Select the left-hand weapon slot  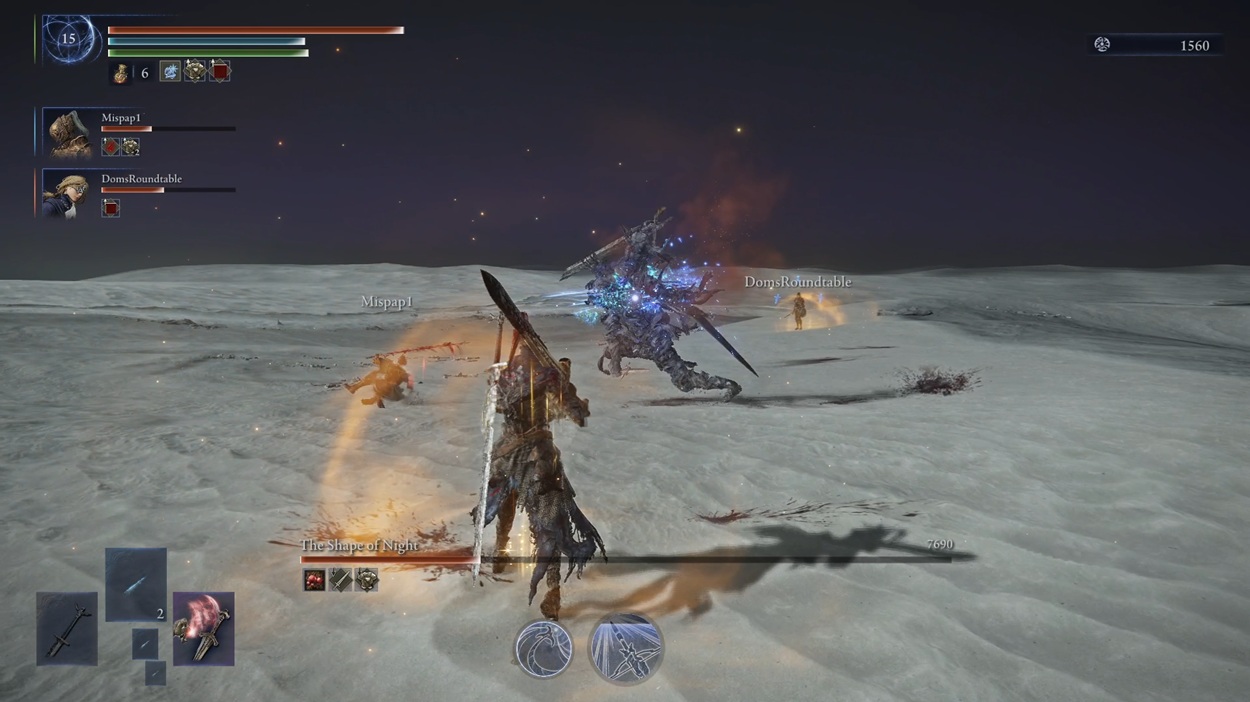(x=67, y=628)
